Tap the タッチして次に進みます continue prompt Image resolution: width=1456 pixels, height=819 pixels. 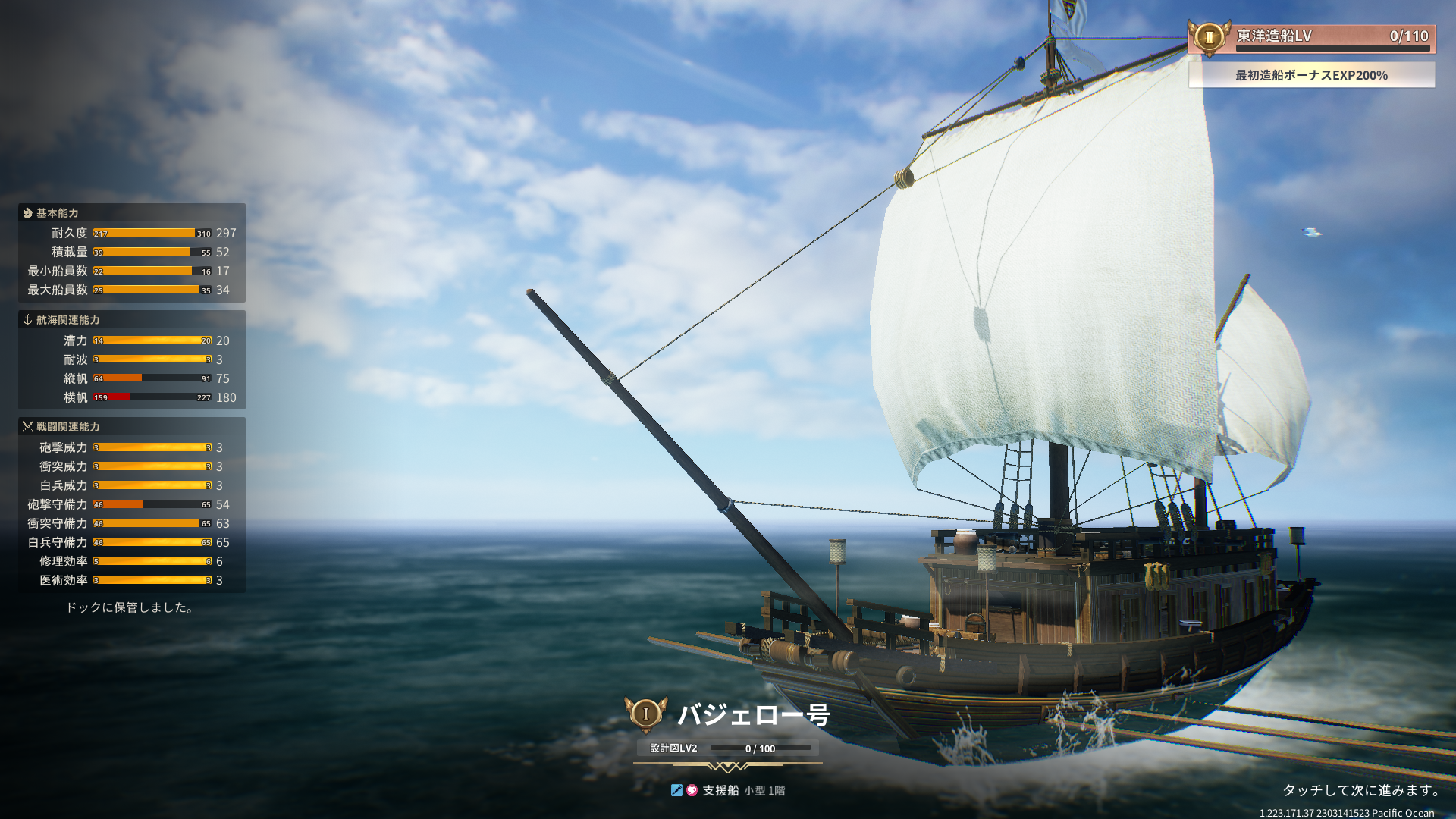point(1361,790)
